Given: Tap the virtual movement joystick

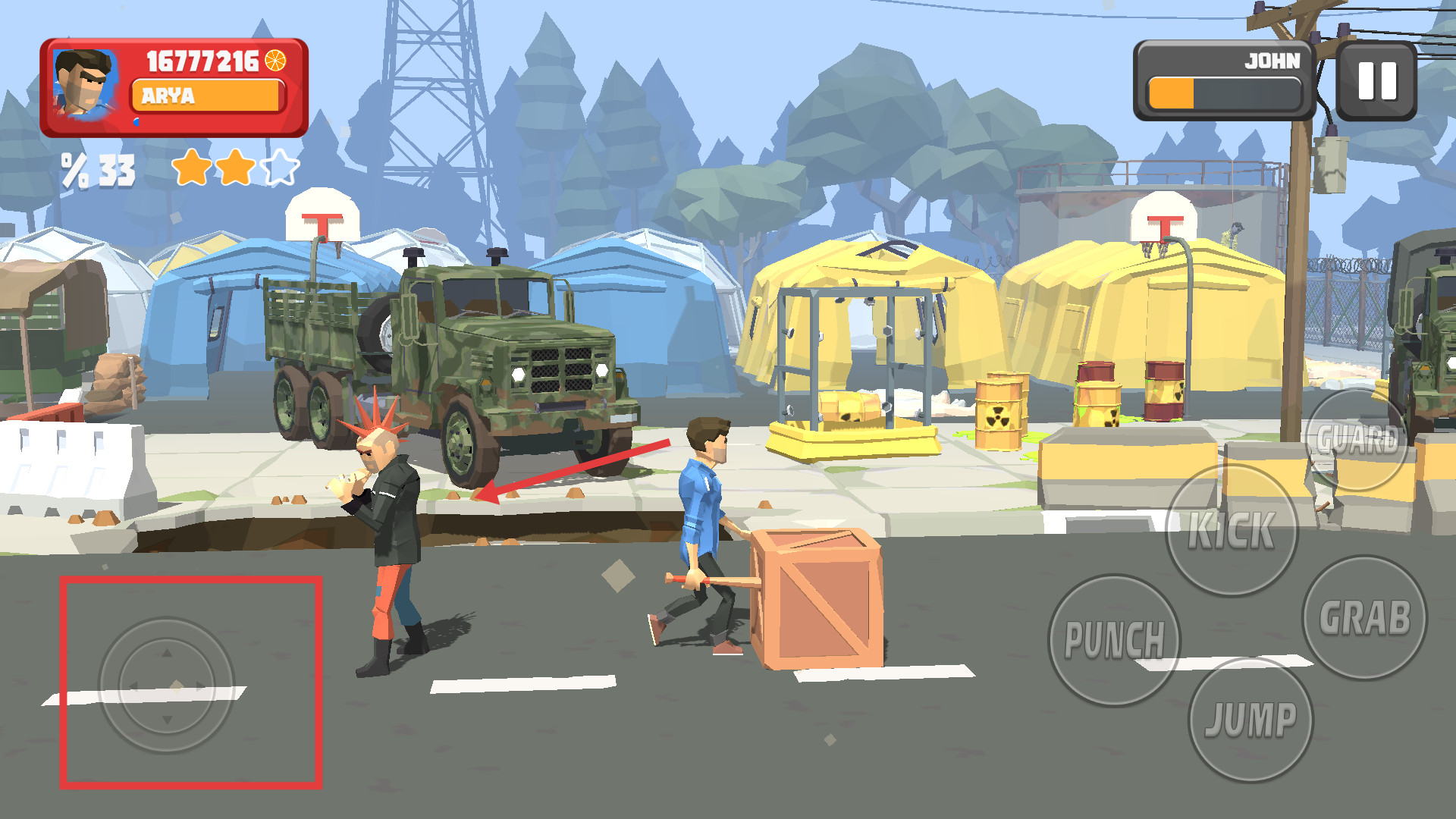Looking at the screenshot, I should coord(167,685).
